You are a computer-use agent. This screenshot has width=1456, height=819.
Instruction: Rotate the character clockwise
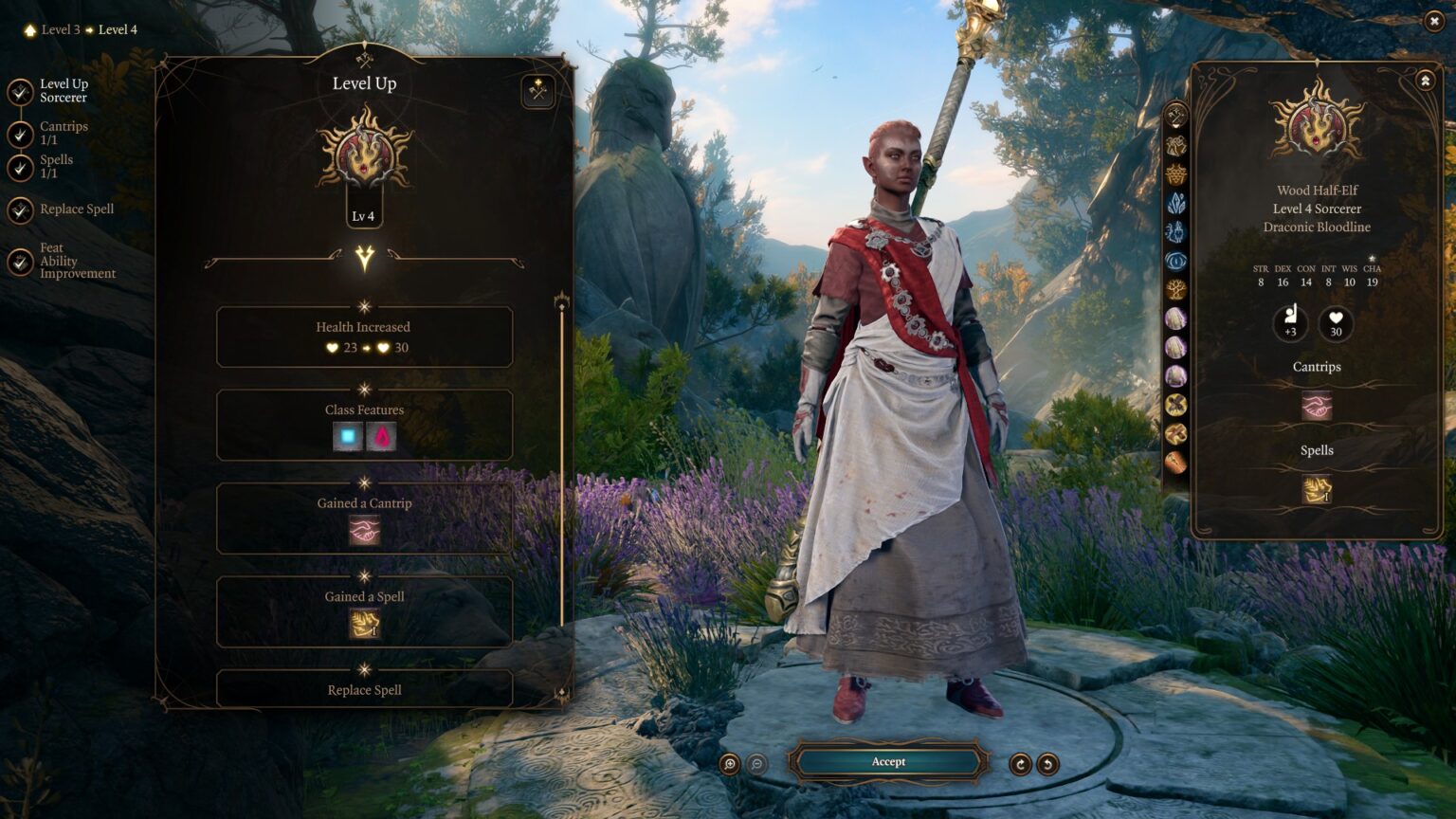pos(1020,764)
